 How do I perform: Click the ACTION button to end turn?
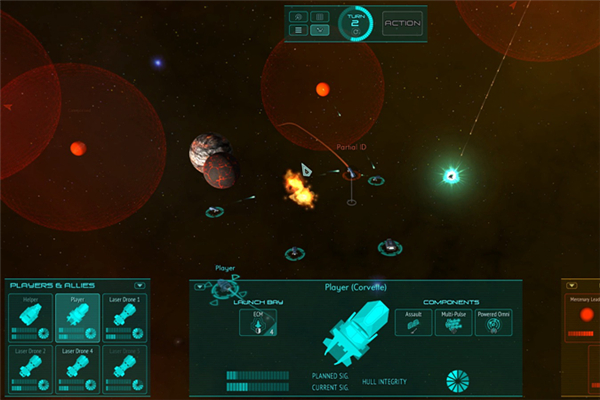pyautogui.click(x=402, y=23)
